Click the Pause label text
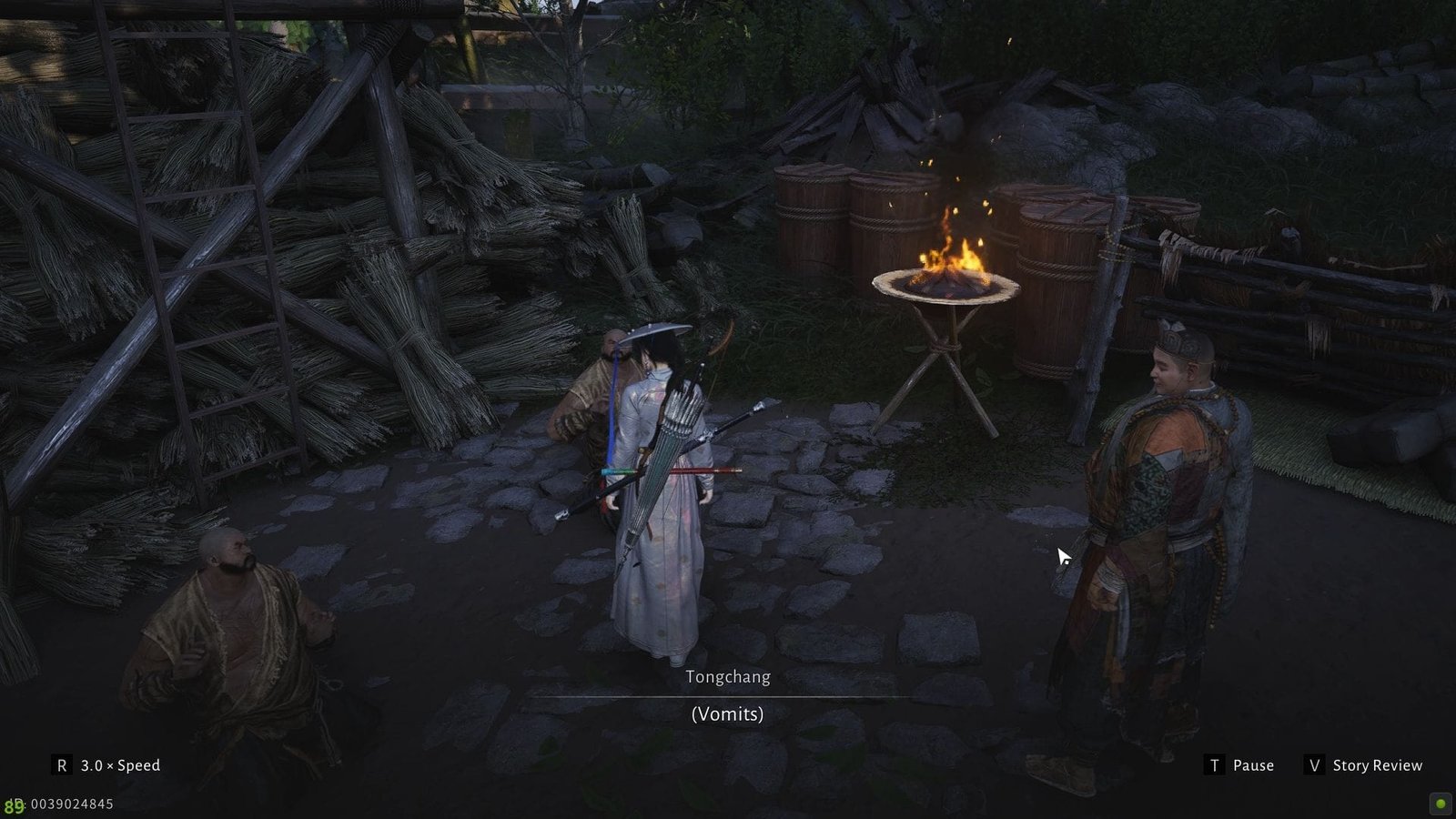 coord(1253,765)
